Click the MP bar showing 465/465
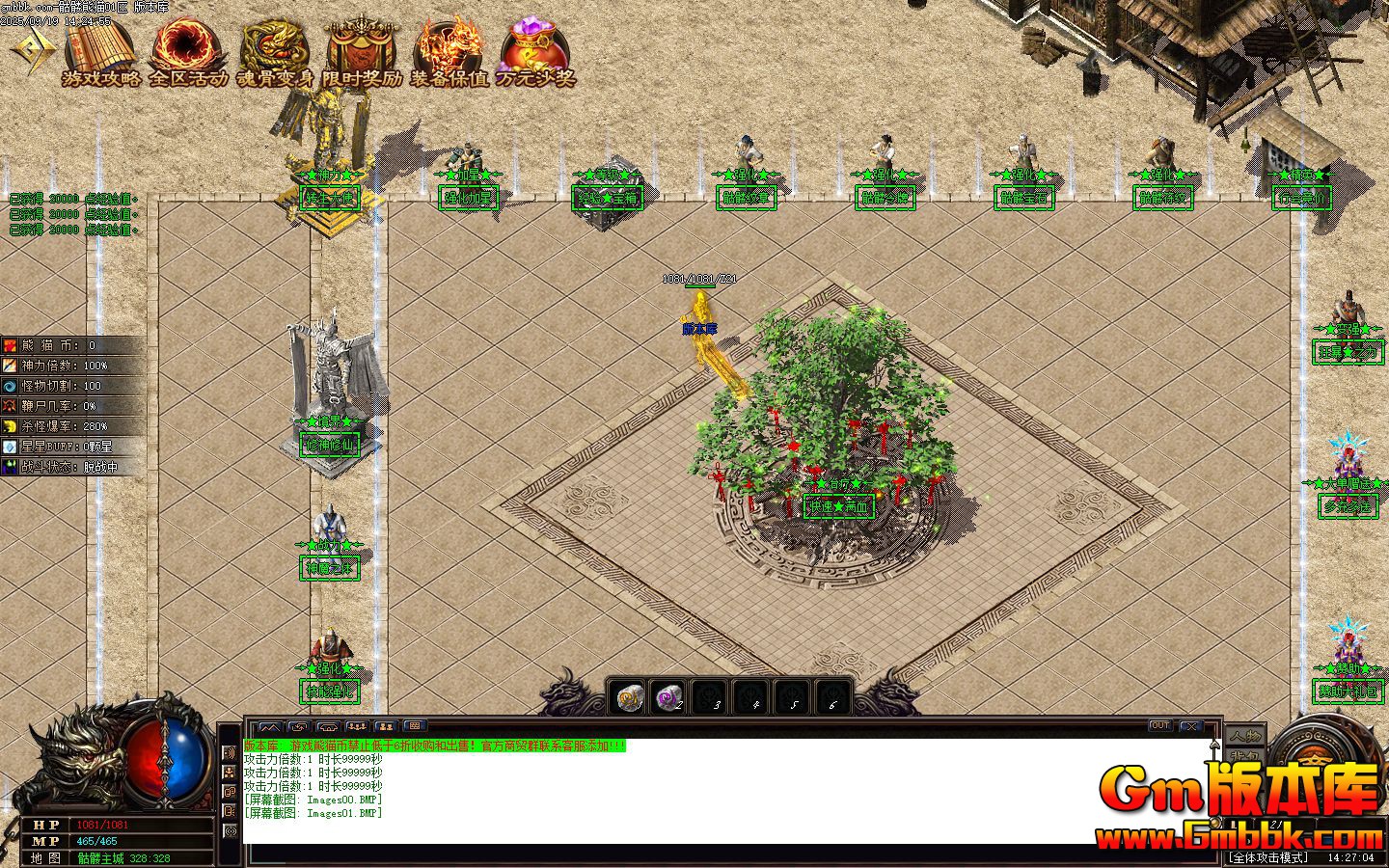 [x=96, y=839]
